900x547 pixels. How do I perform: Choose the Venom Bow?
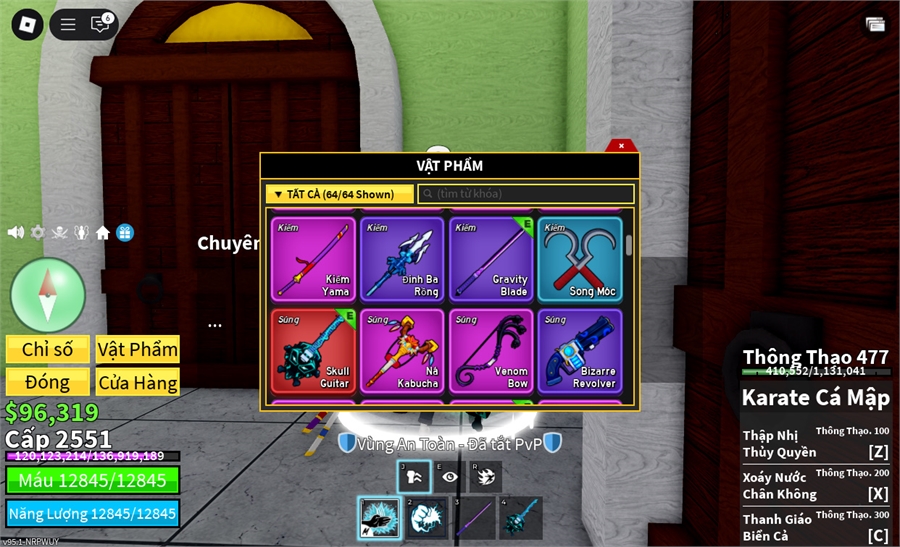pos(490,350)
